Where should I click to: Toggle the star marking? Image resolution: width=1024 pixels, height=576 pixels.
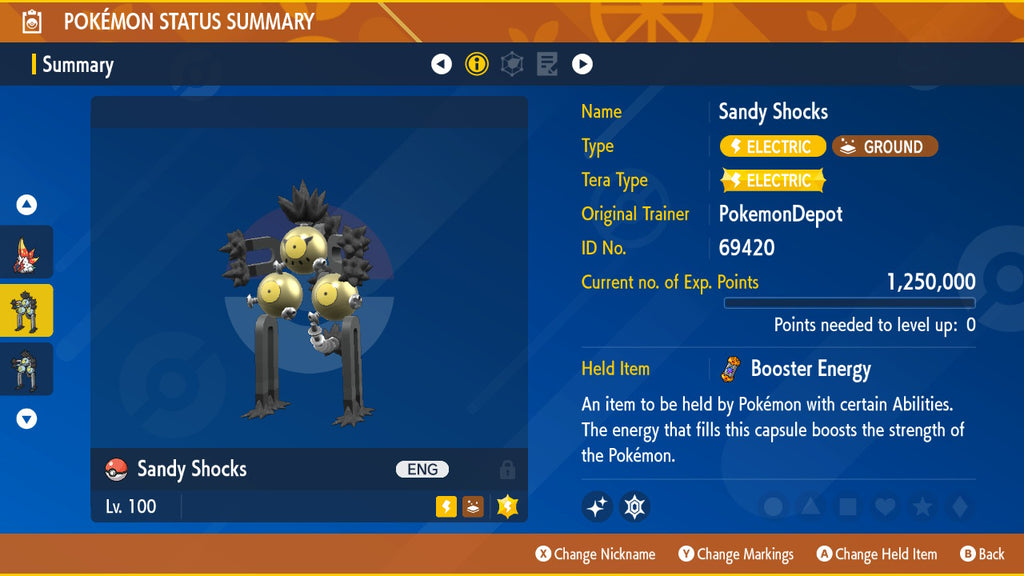tap(922, 507)
